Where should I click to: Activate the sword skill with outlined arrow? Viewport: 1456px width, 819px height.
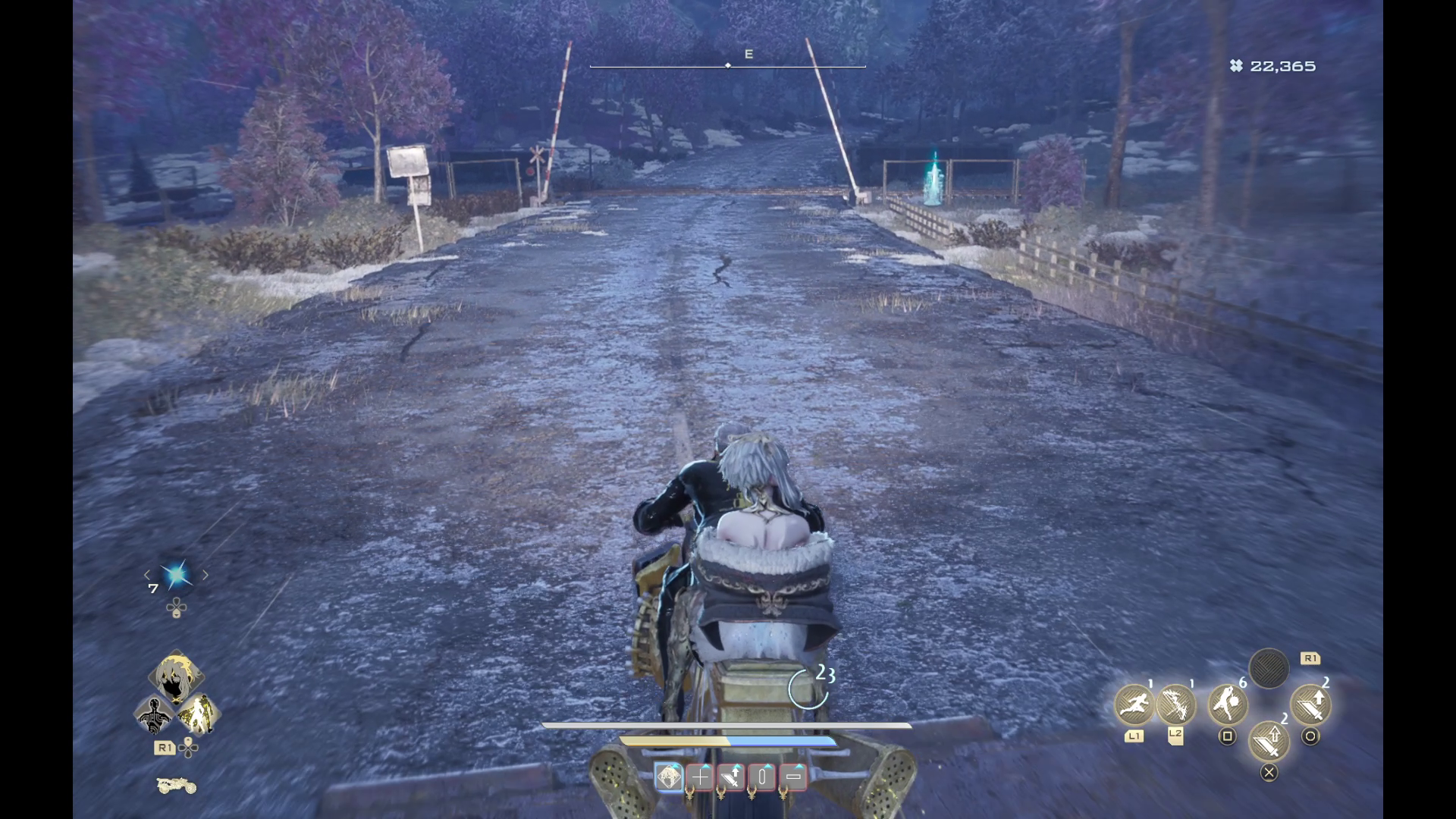(1269, 739)
